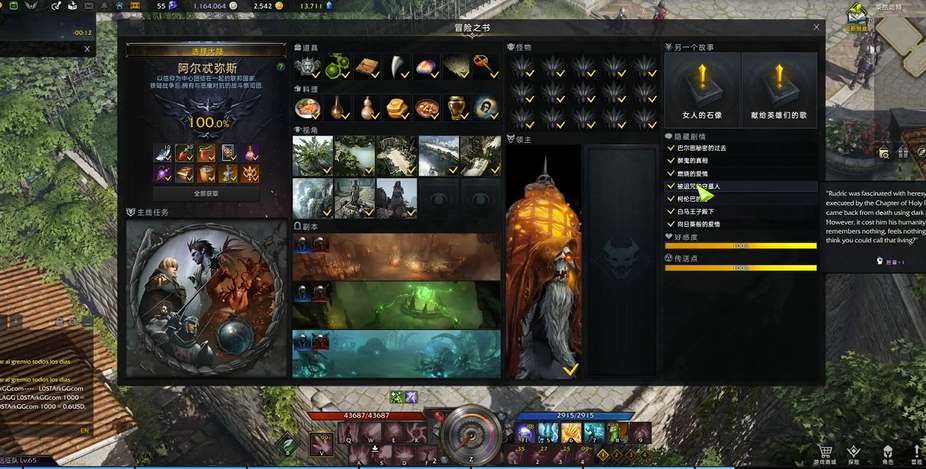Close the Adventure Book window
Image resolution: width=926 pixels, height=469 pixels.
tap(816, 27)
